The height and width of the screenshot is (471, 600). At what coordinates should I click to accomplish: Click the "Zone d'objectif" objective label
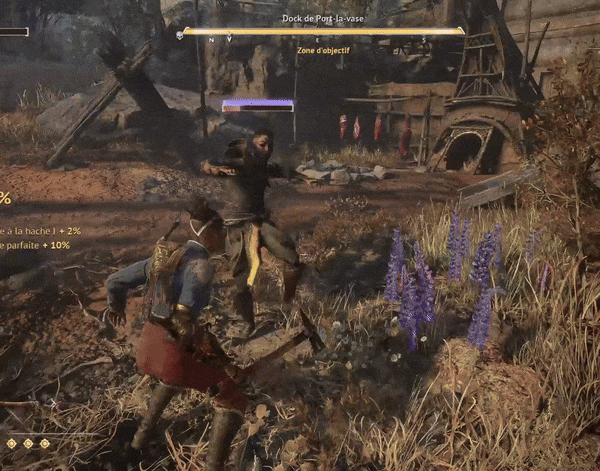[x=322, y=49]
